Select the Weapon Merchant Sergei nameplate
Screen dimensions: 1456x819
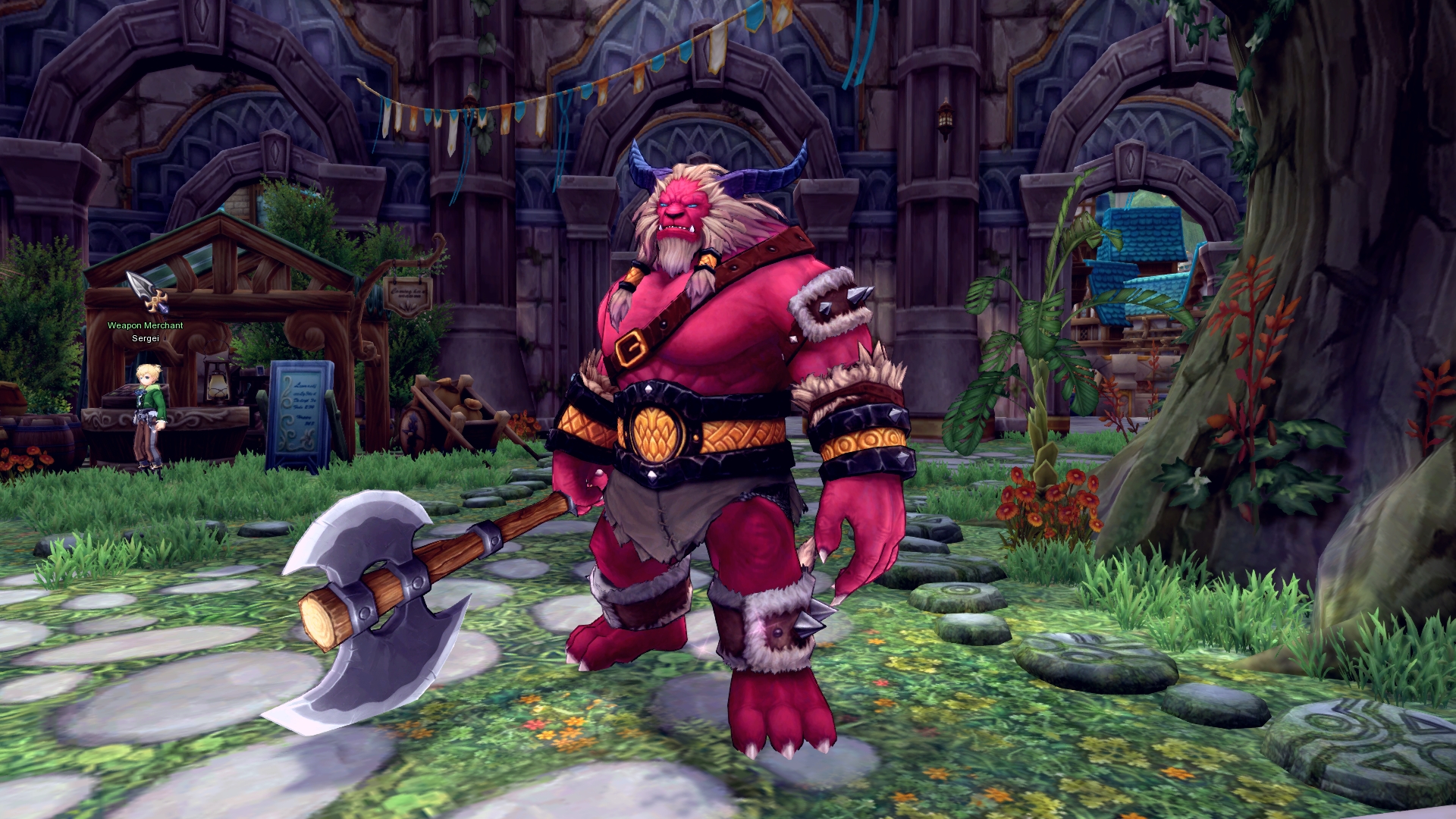click(x=145, y=331)
